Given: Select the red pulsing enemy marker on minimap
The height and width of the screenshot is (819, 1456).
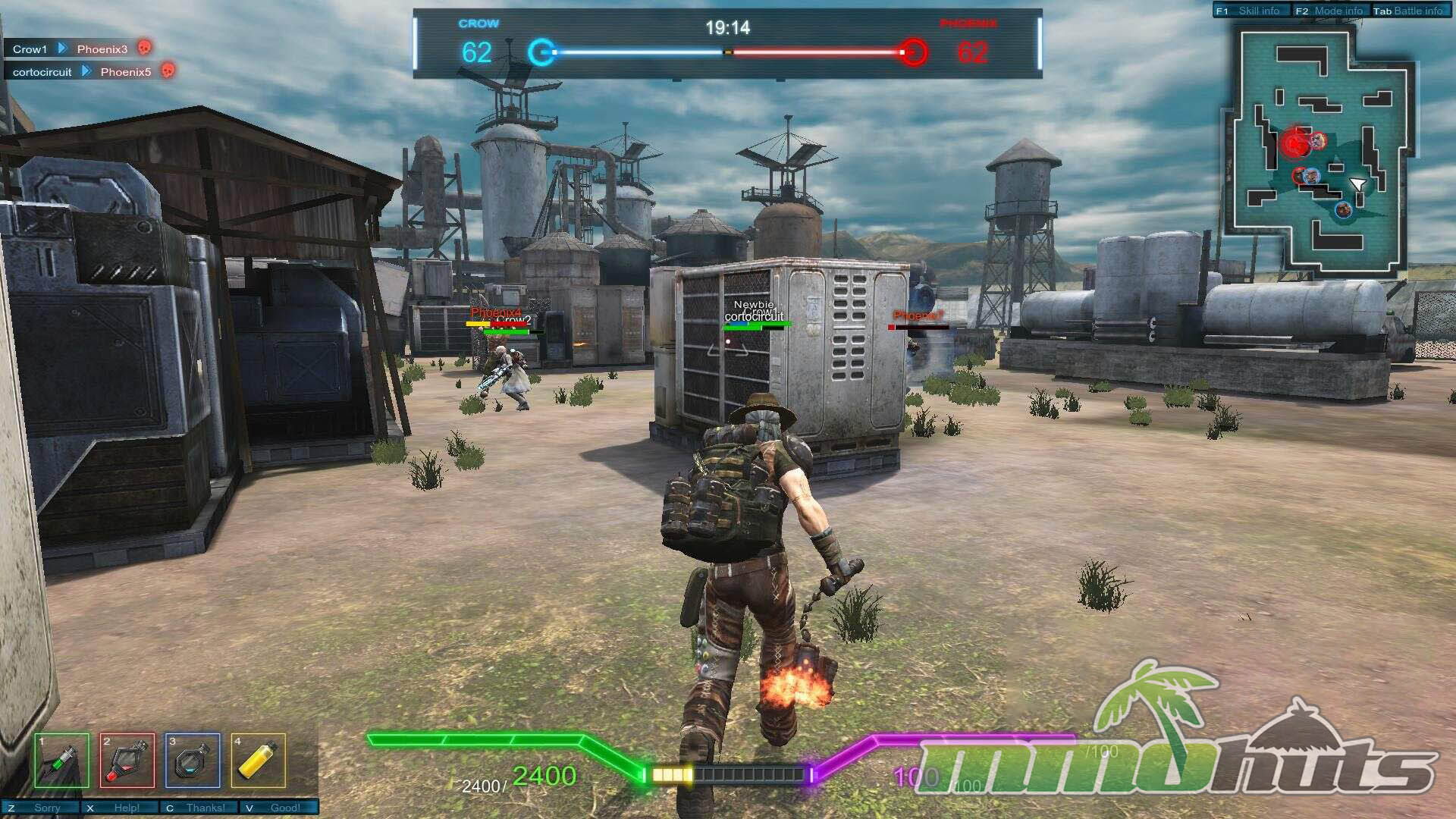Looking at the screenshot, I should click(x=1295, y=143).
